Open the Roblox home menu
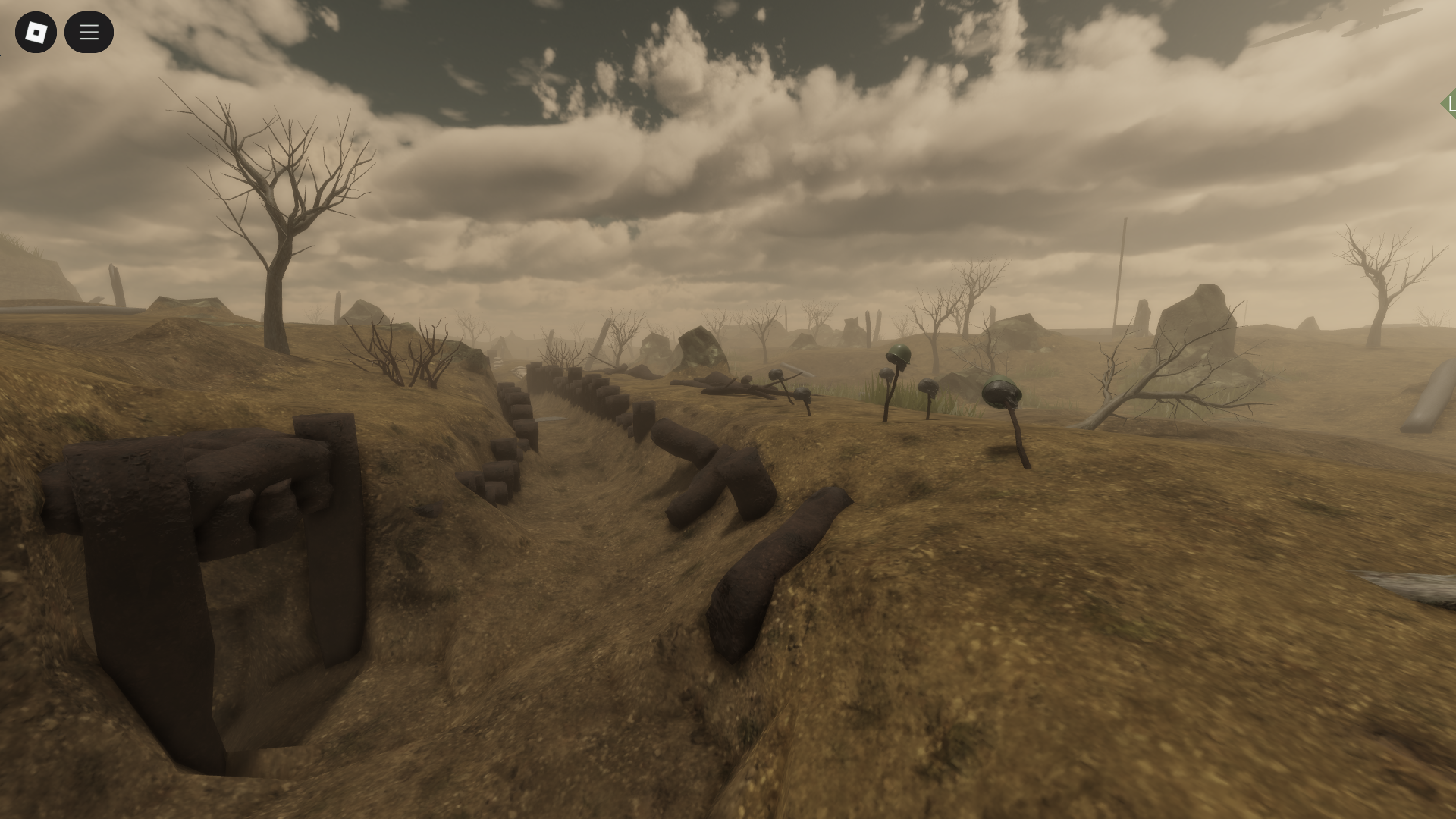Screen dimensions: 1456x819 pyautogui.click(x=36, y=32)
